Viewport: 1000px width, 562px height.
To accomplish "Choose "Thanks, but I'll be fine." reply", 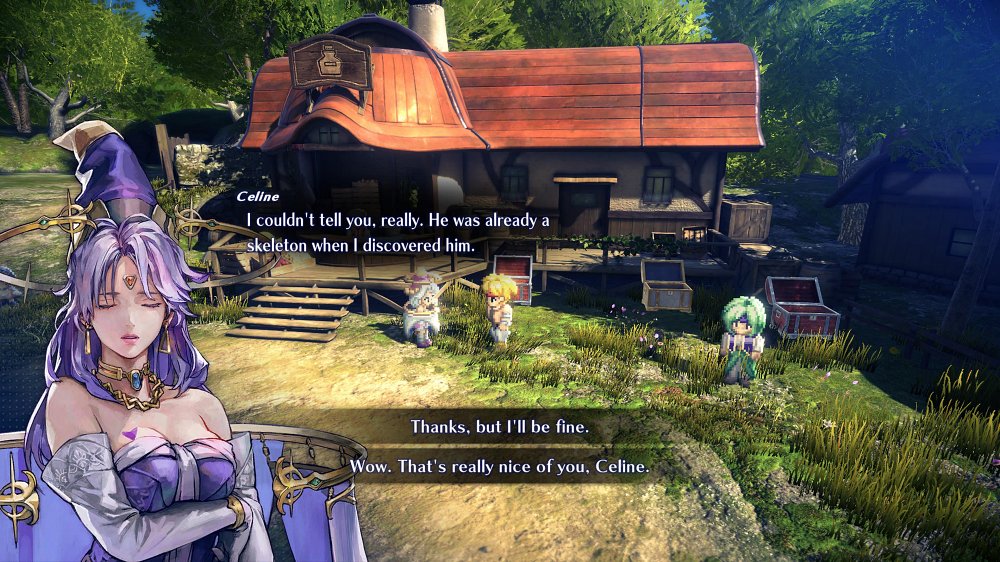I will click(x=500, y=427).
